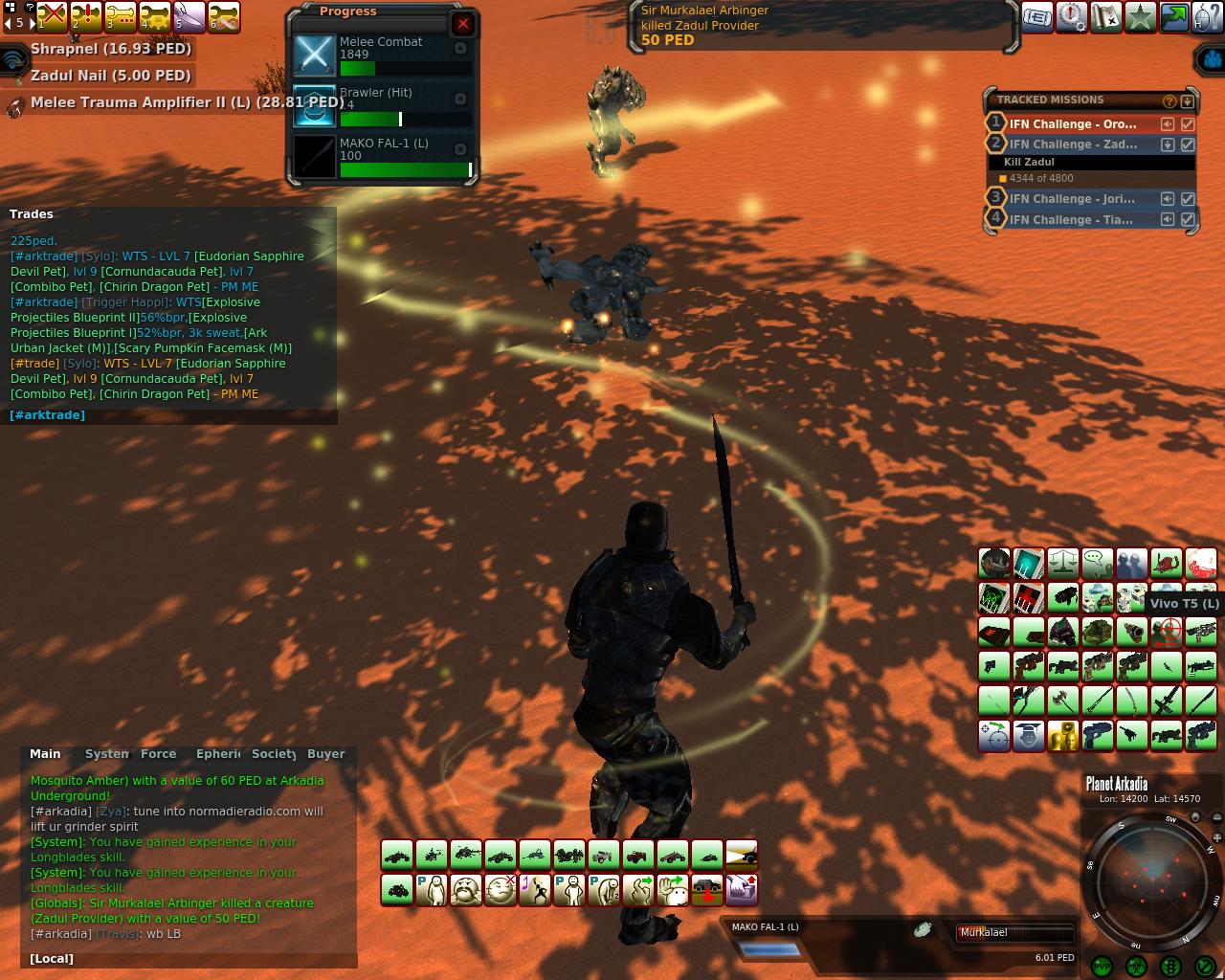
Task: Collapse the Tracked Missions panel
Action: [x=1188, y=100]
